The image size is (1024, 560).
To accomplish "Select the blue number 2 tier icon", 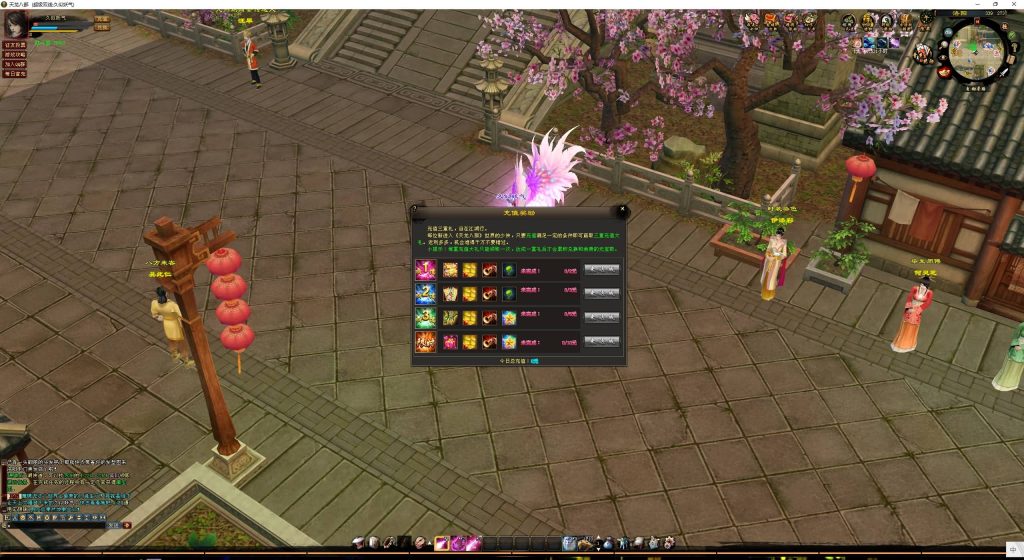I will point(425,293).
